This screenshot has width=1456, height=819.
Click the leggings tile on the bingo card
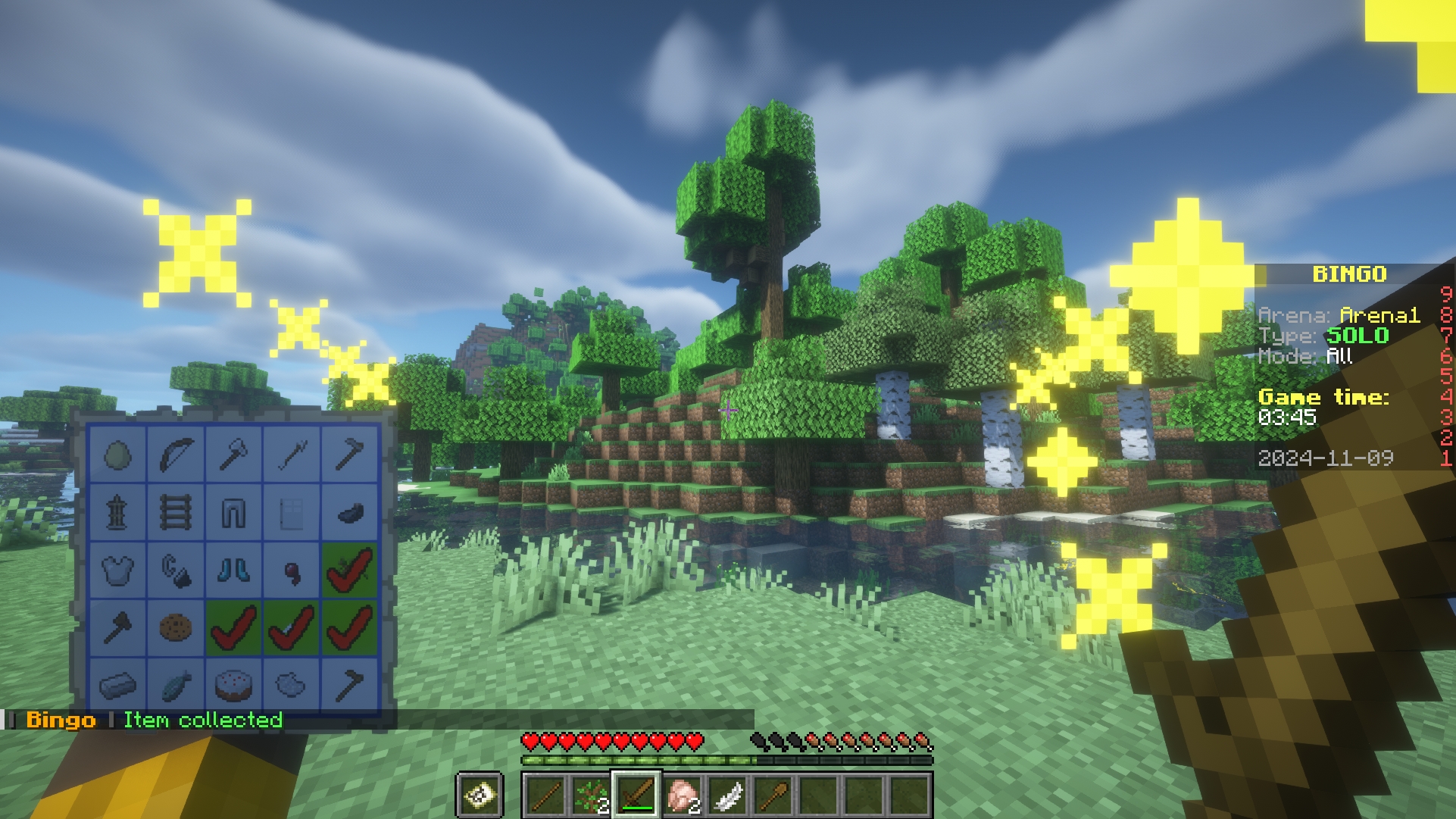click(233, 512)
